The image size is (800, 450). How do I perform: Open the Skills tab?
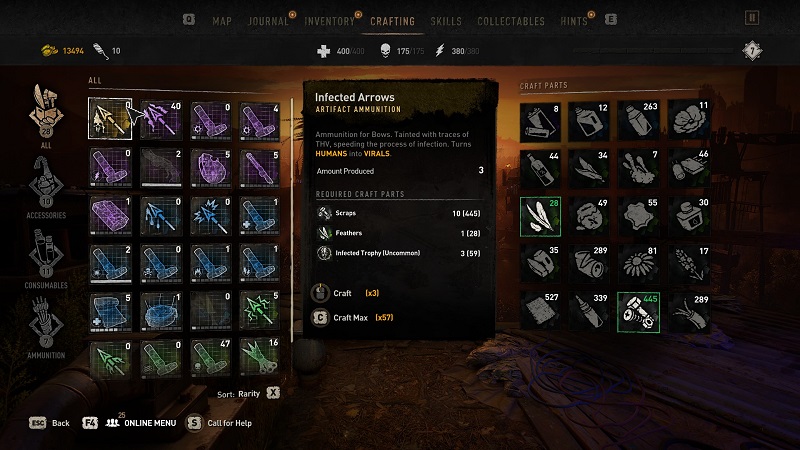click(x=446, y=21)
